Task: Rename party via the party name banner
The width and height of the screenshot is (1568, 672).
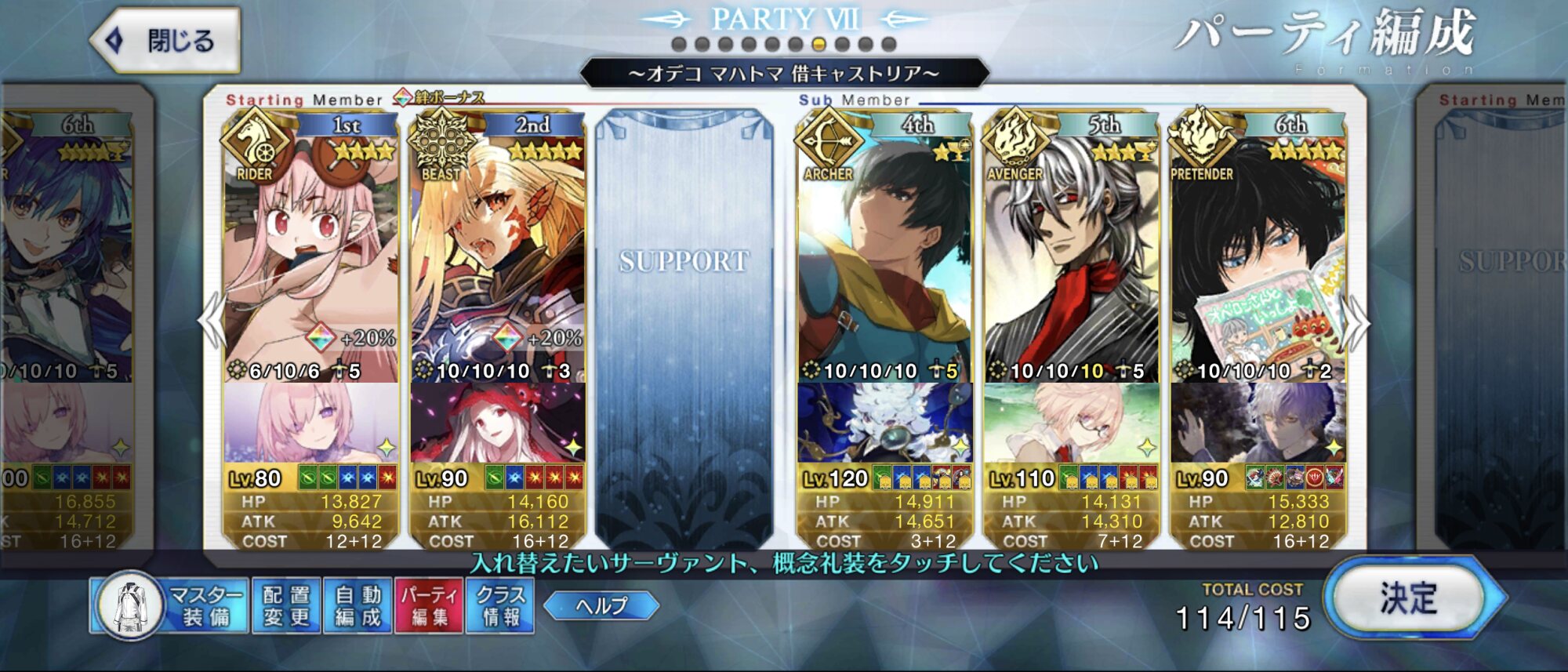Action: click(x=784, y=74)
